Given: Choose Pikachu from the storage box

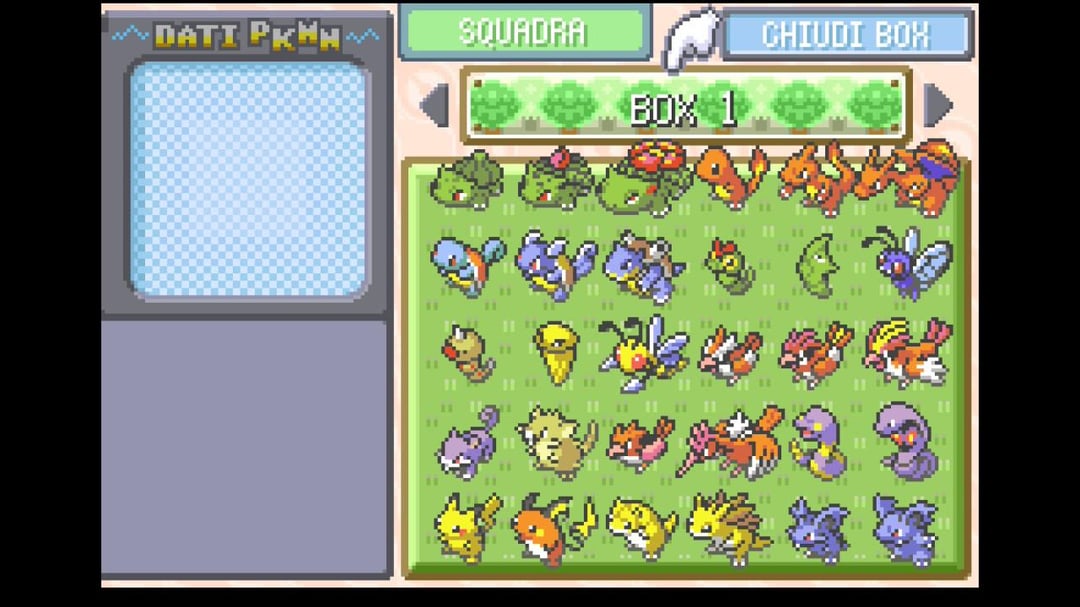Looking at the screenshot, I should [467, 526].
